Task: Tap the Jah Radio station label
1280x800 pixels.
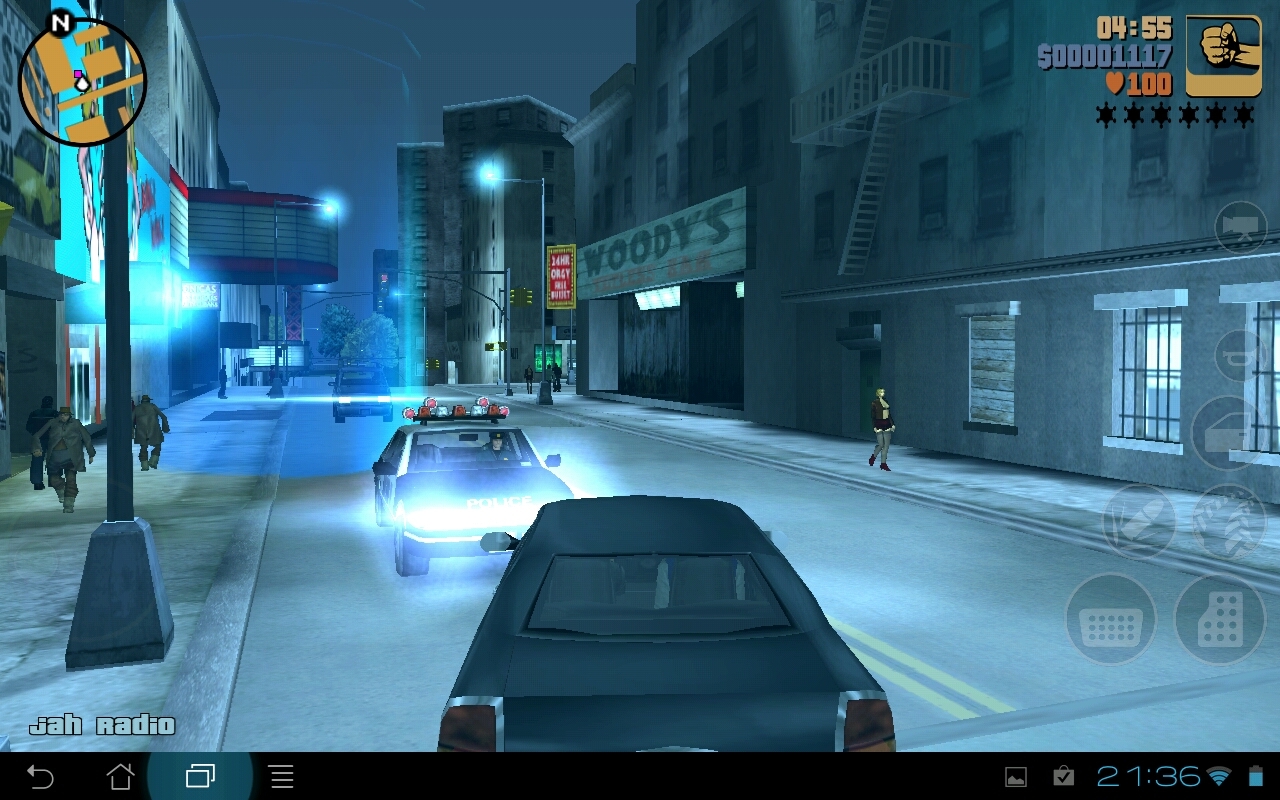Action: pos(103,725)
